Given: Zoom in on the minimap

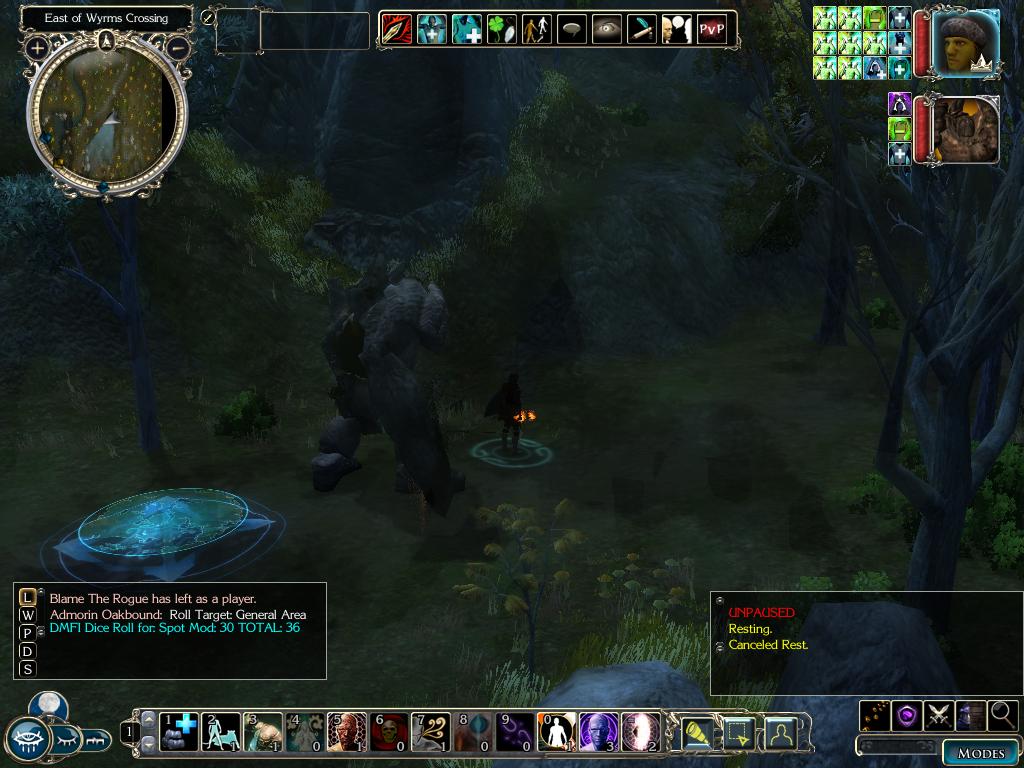Looking at the screenshot, I should click(37, 47).
